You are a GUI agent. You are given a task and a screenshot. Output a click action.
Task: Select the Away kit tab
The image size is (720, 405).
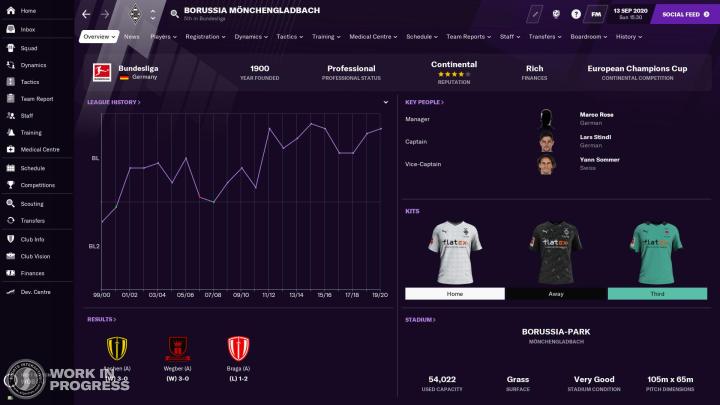click(x=555, y=294)
